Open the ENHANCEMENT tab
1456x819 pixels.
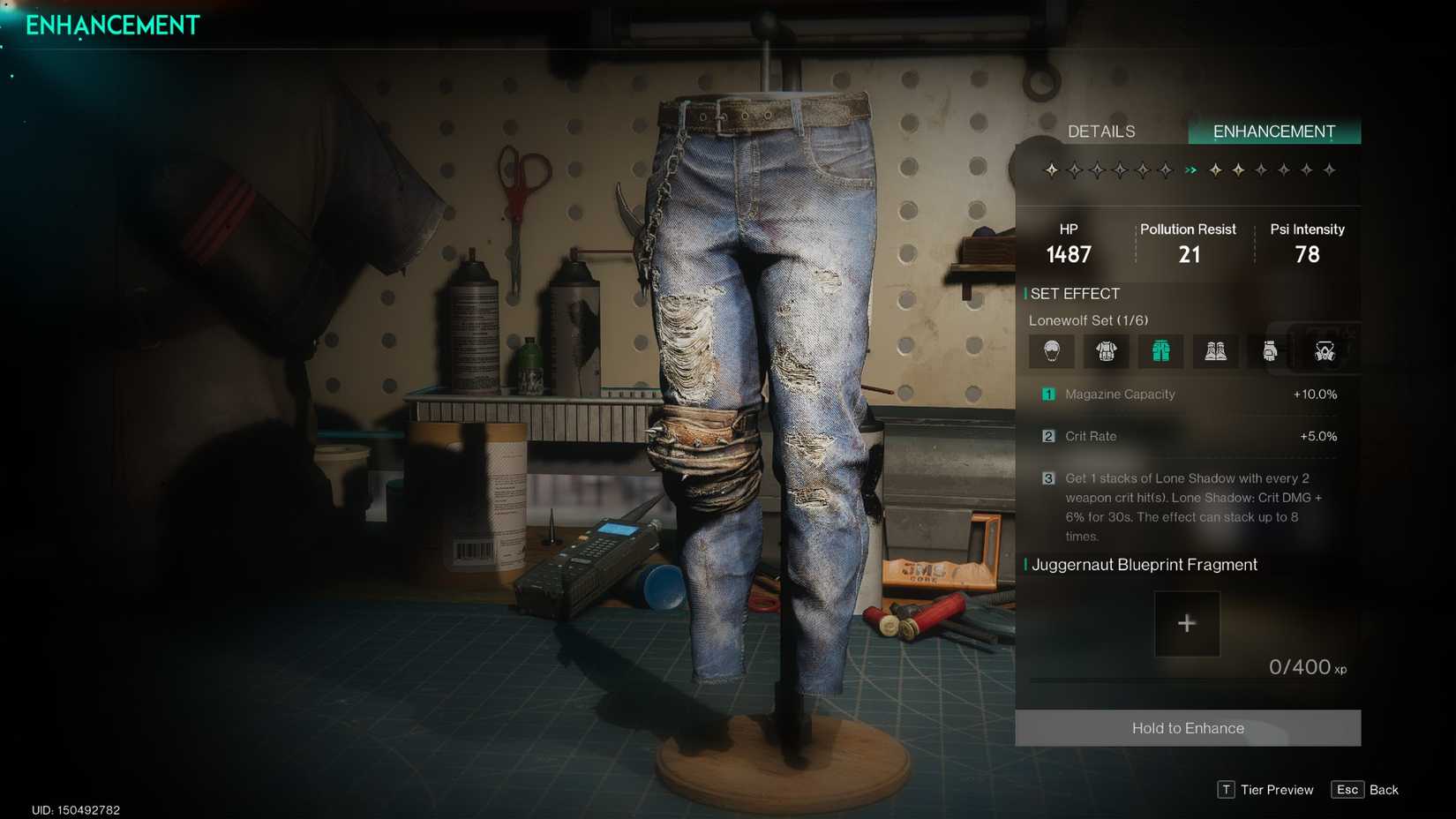[1274, 131]
